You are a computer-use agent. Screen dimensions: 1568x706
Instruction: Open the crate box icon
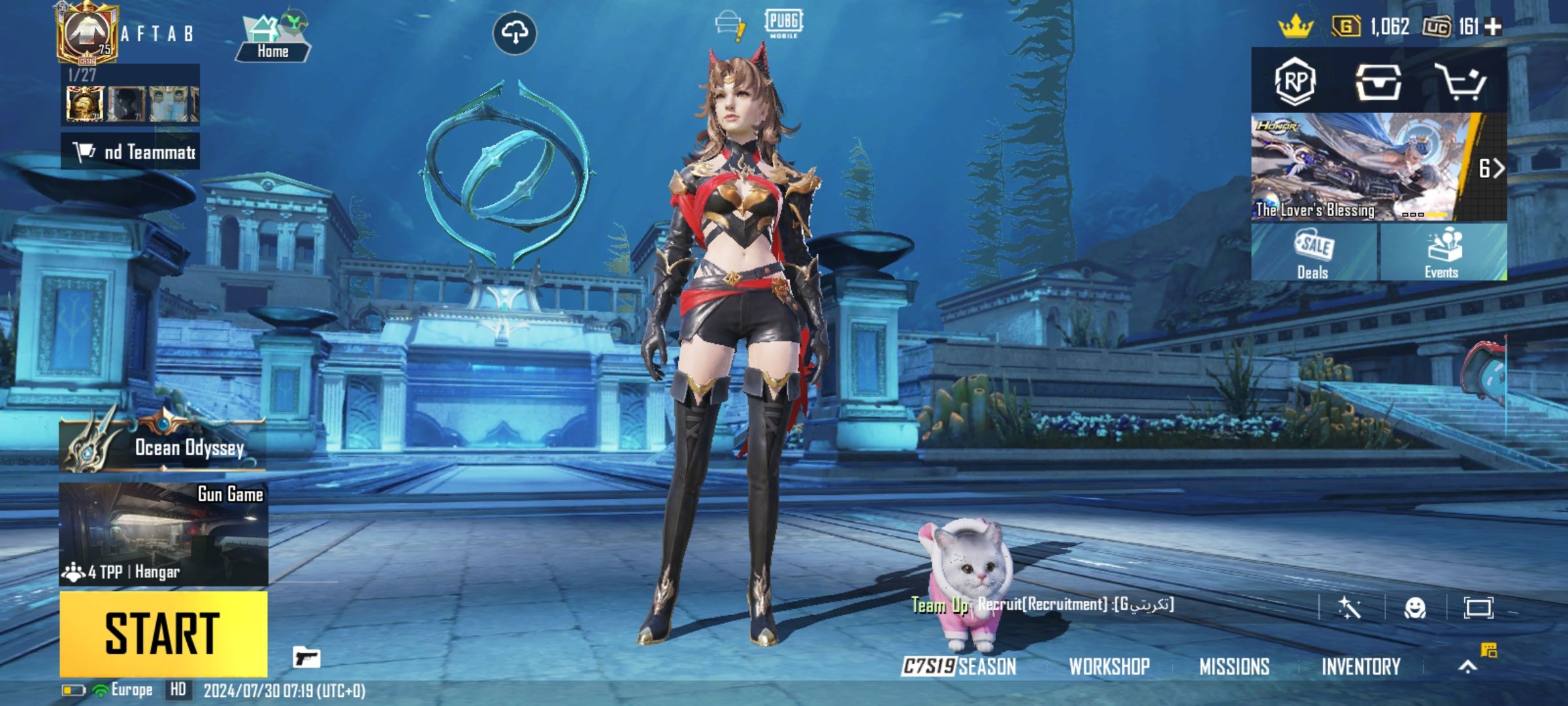click(x=1377, y=82)
